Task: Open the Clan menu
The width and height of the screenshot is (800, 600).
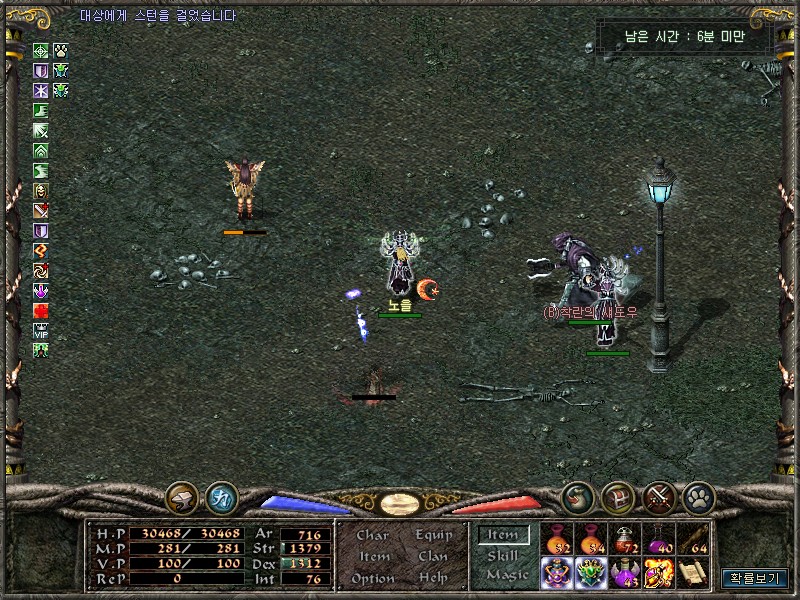Action: pos(433,556)
